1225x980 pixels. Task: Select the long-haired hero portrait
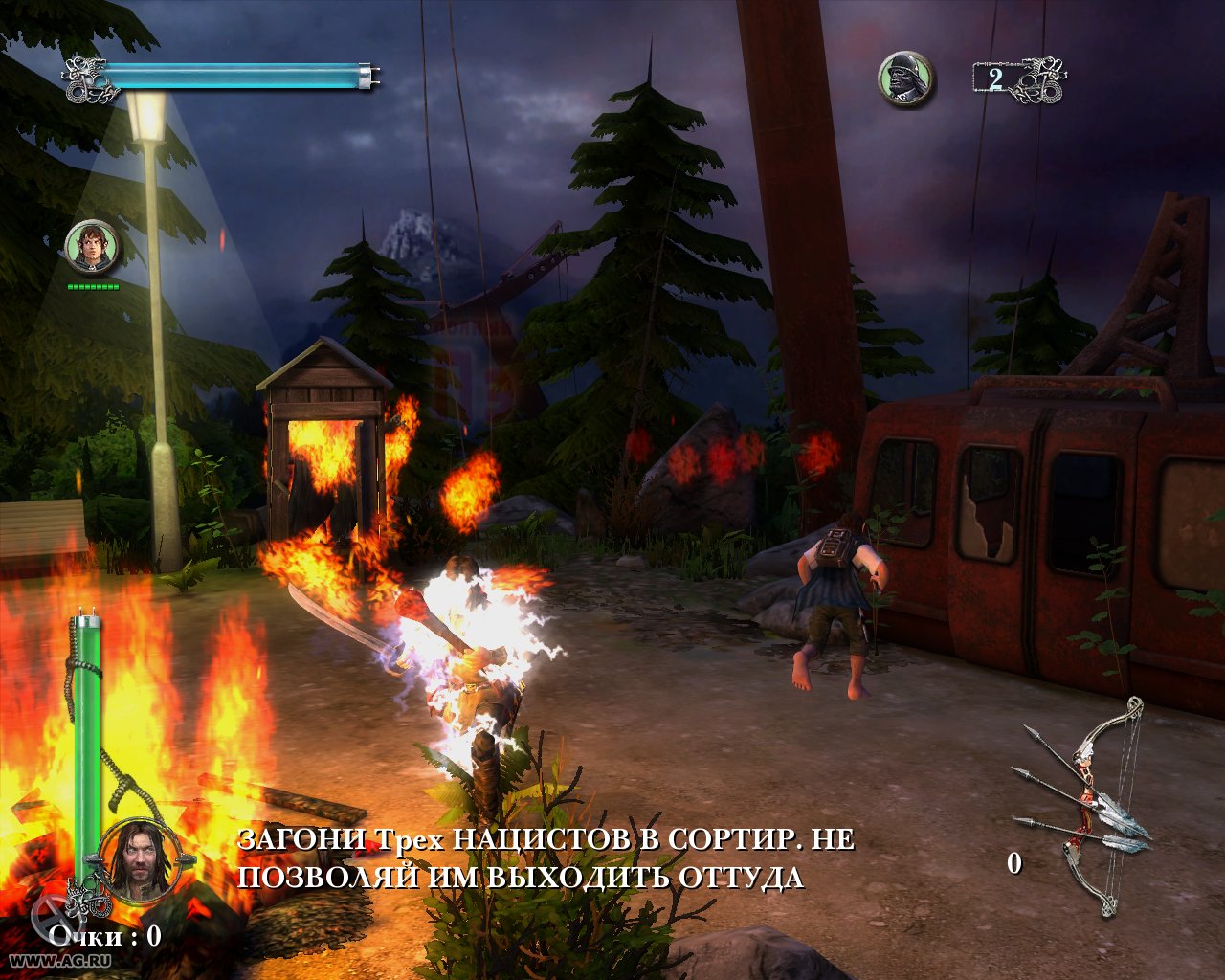138,858
